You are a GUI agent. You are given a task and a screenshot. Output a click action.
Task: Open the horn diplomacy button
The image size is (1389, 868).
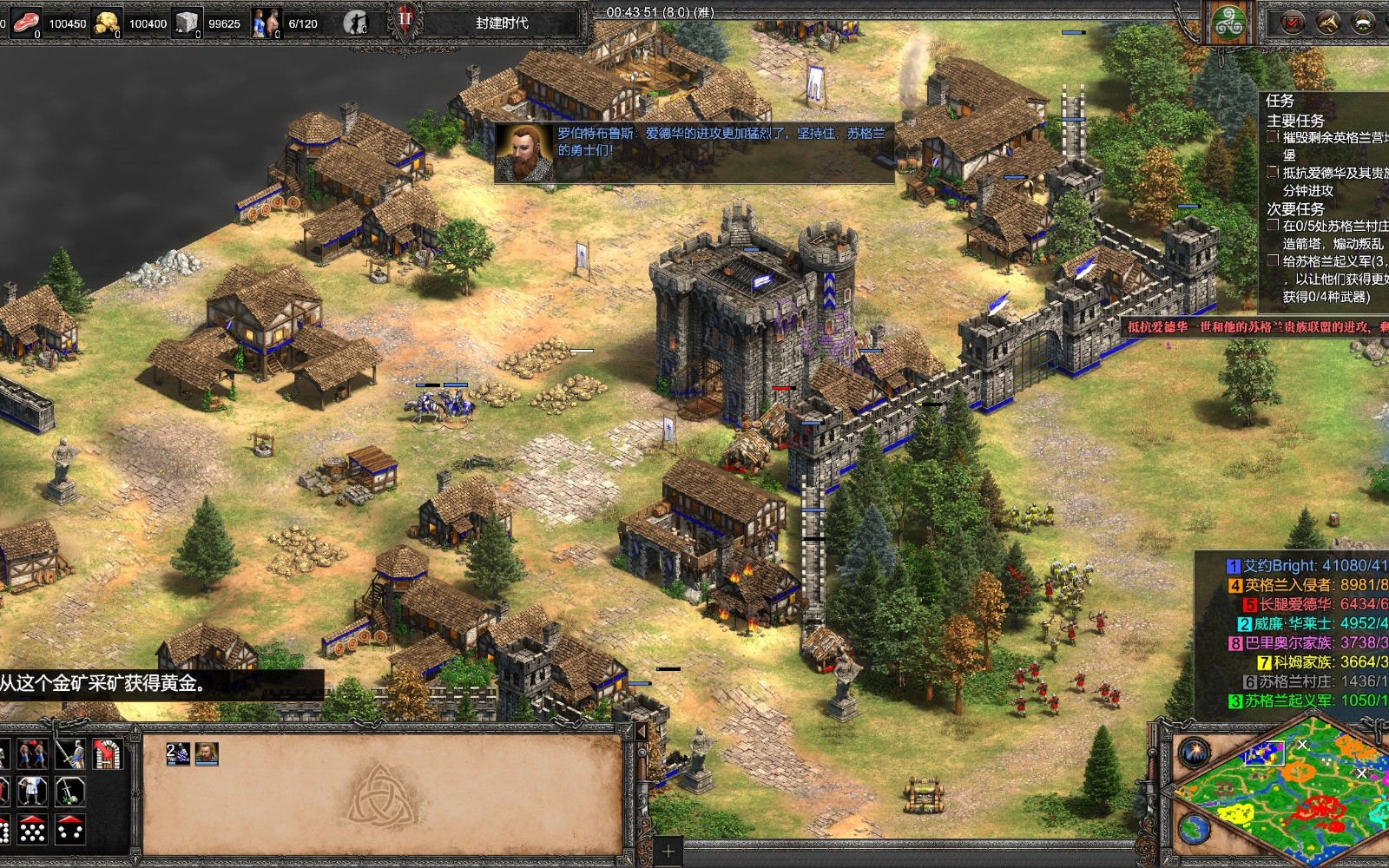point(1328,23)
